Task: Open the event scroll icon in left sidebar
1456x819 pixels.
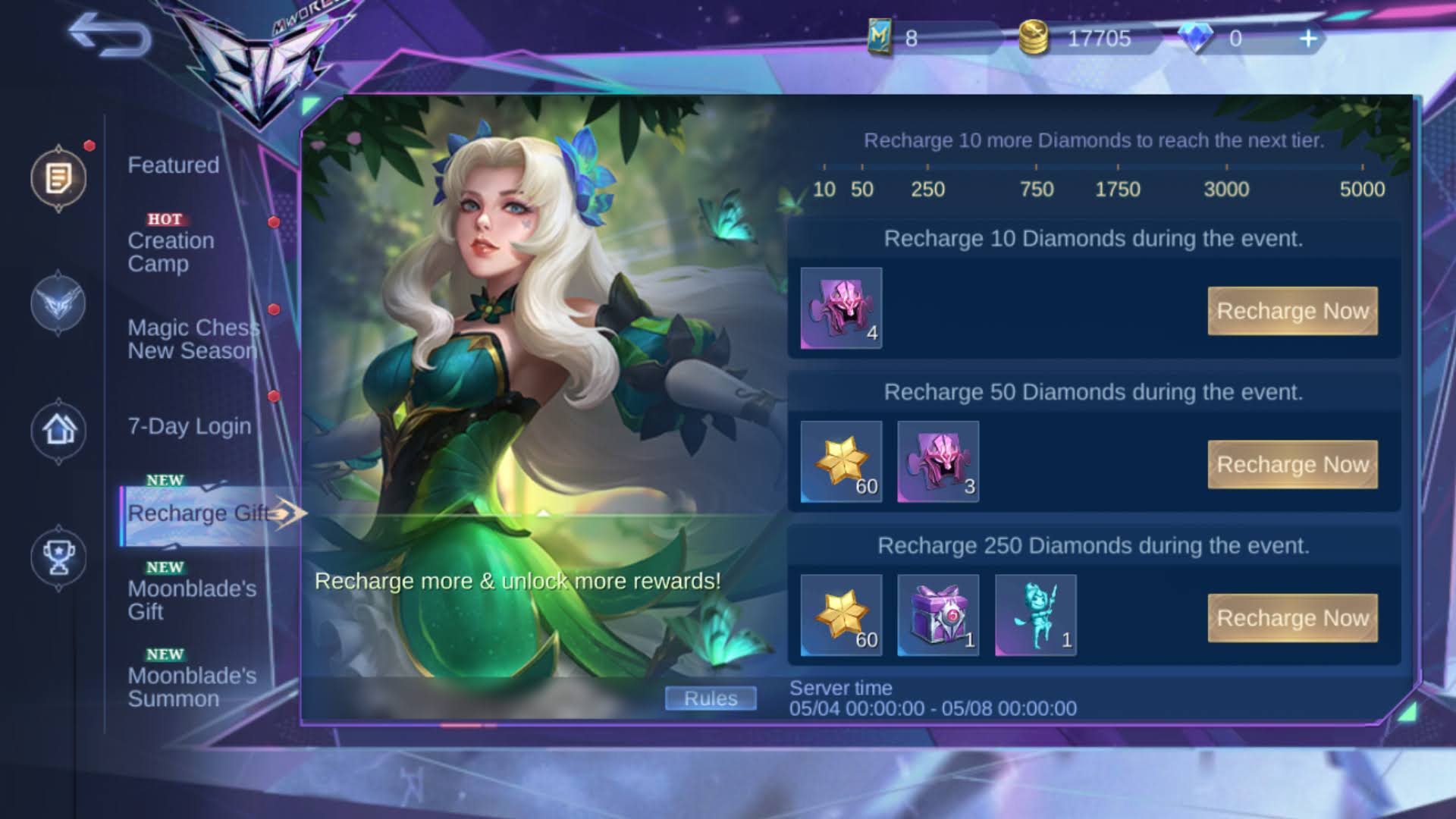Action: [x=59, y=177]
